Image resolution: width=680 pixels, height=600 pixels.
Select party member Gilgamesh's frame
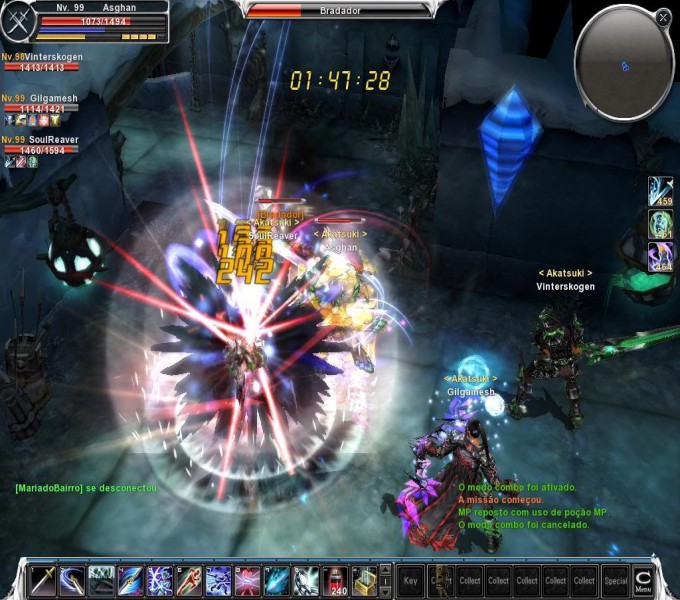[40, 104]
